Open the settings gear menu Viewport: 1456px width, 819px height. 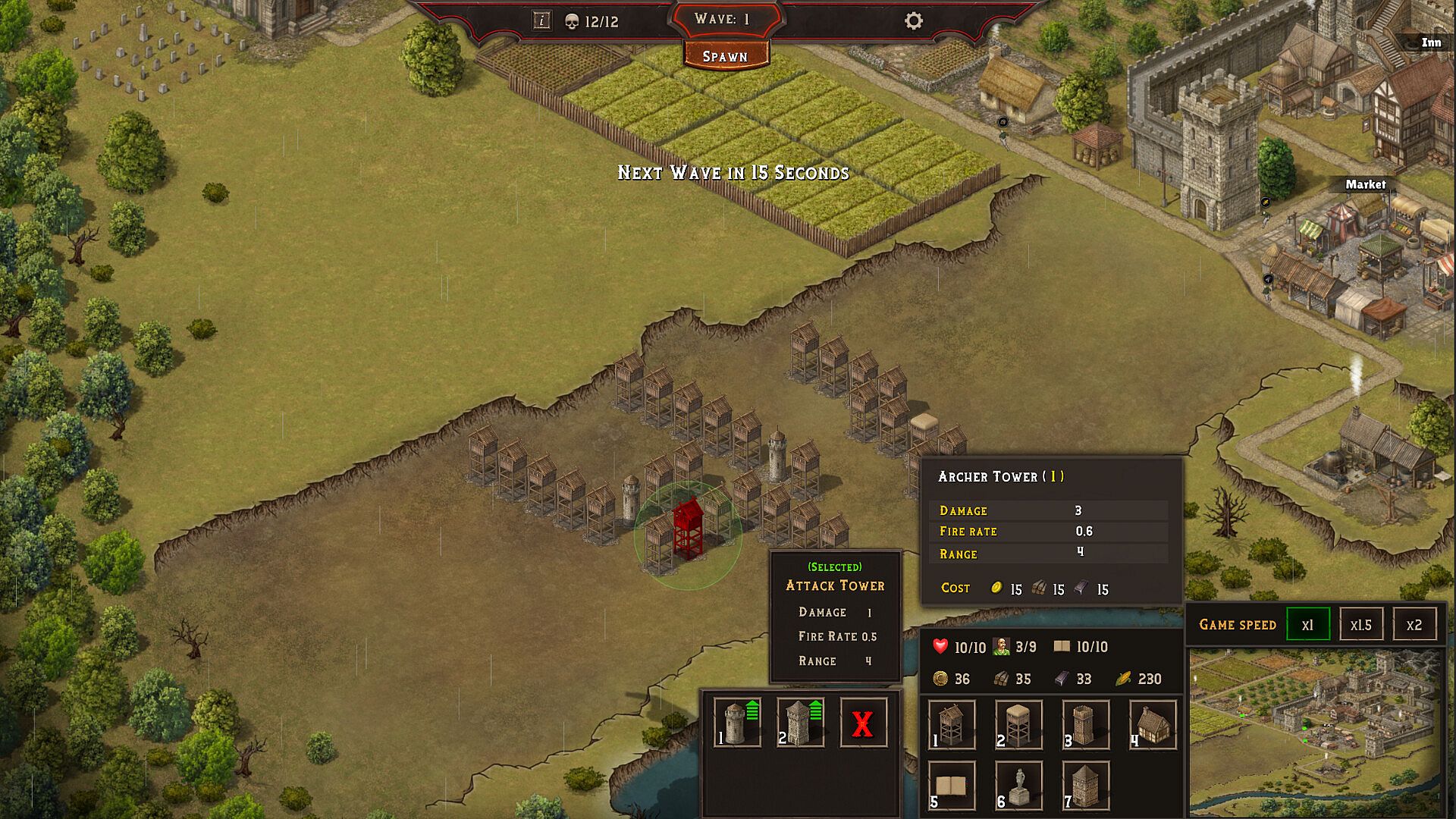click(914, 20)
